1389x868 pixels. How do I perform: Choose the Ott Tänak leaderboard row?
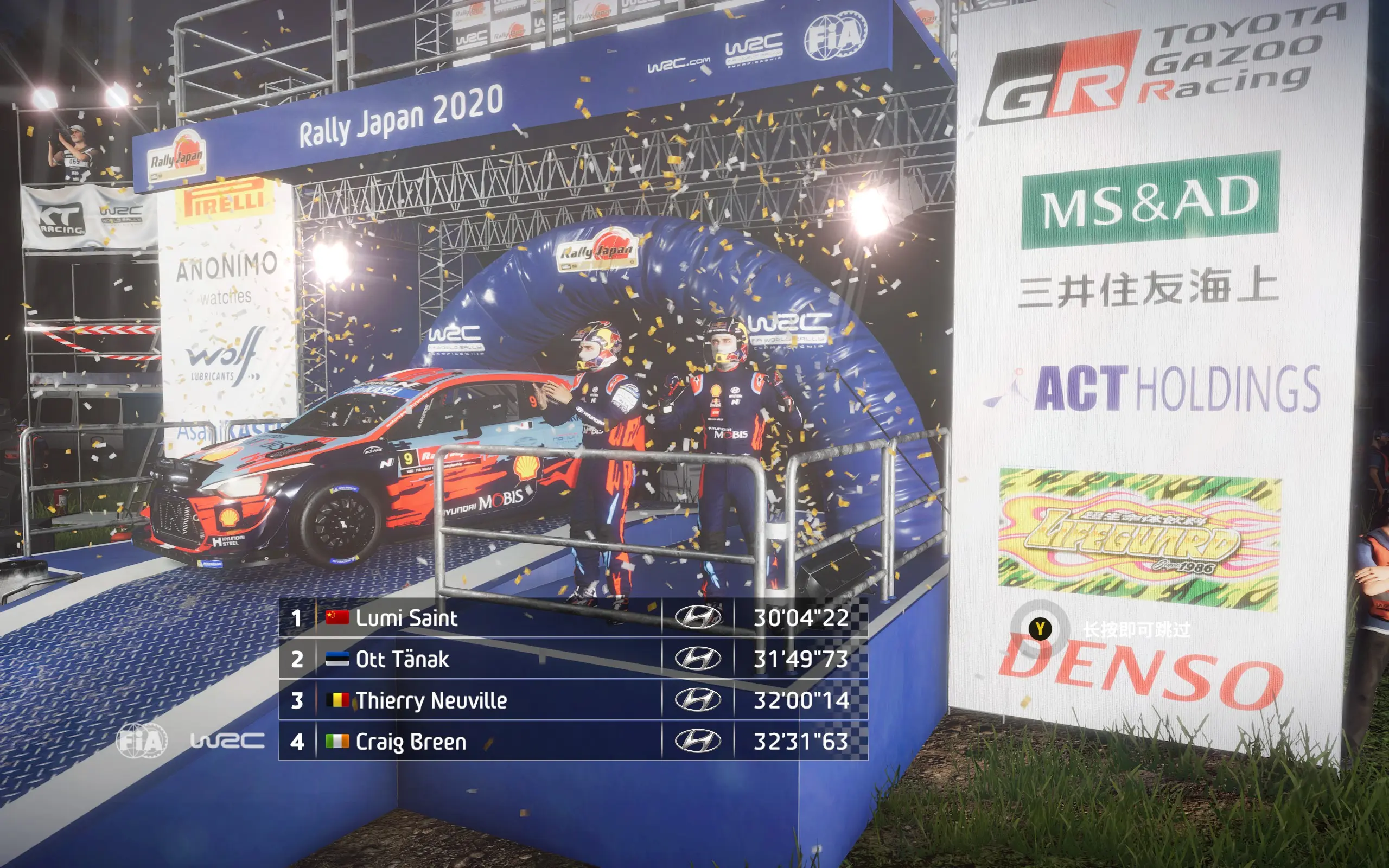click(x=573, y=659)
